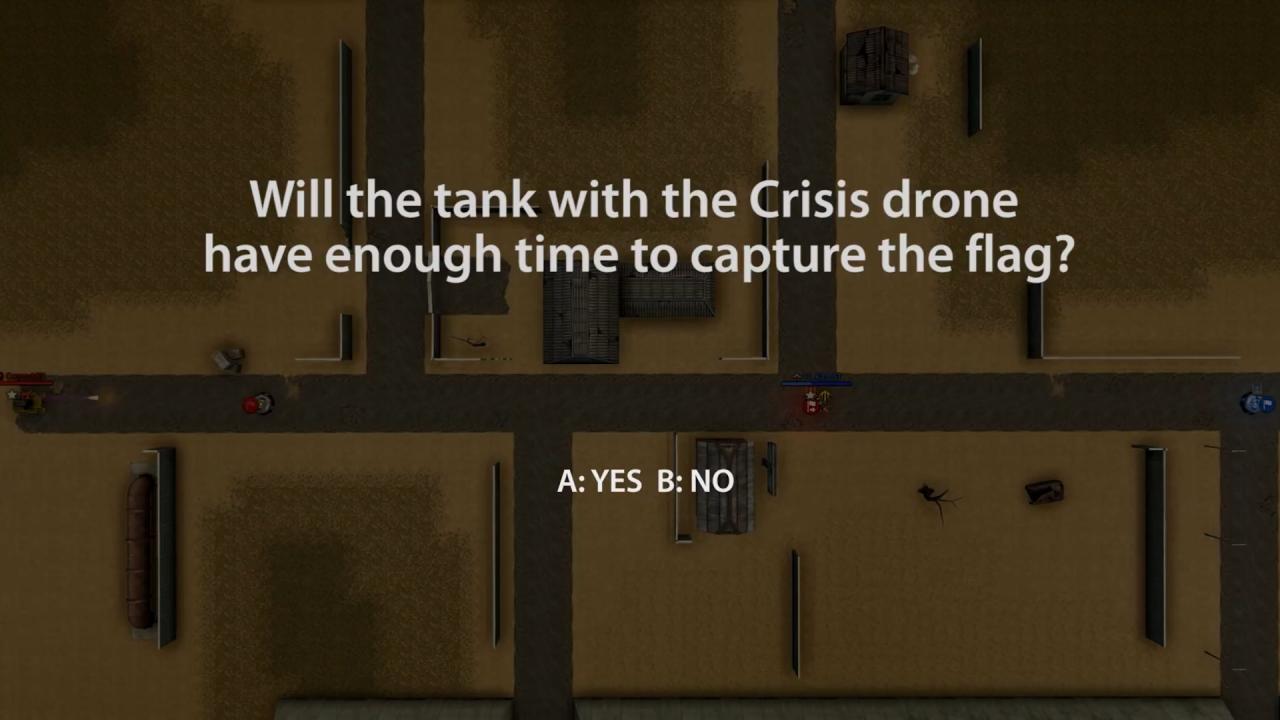Image resolution: width=1280 pixels, height=720 pixels.
Task: Choose answer A: YES
Action: coord(599,481)
